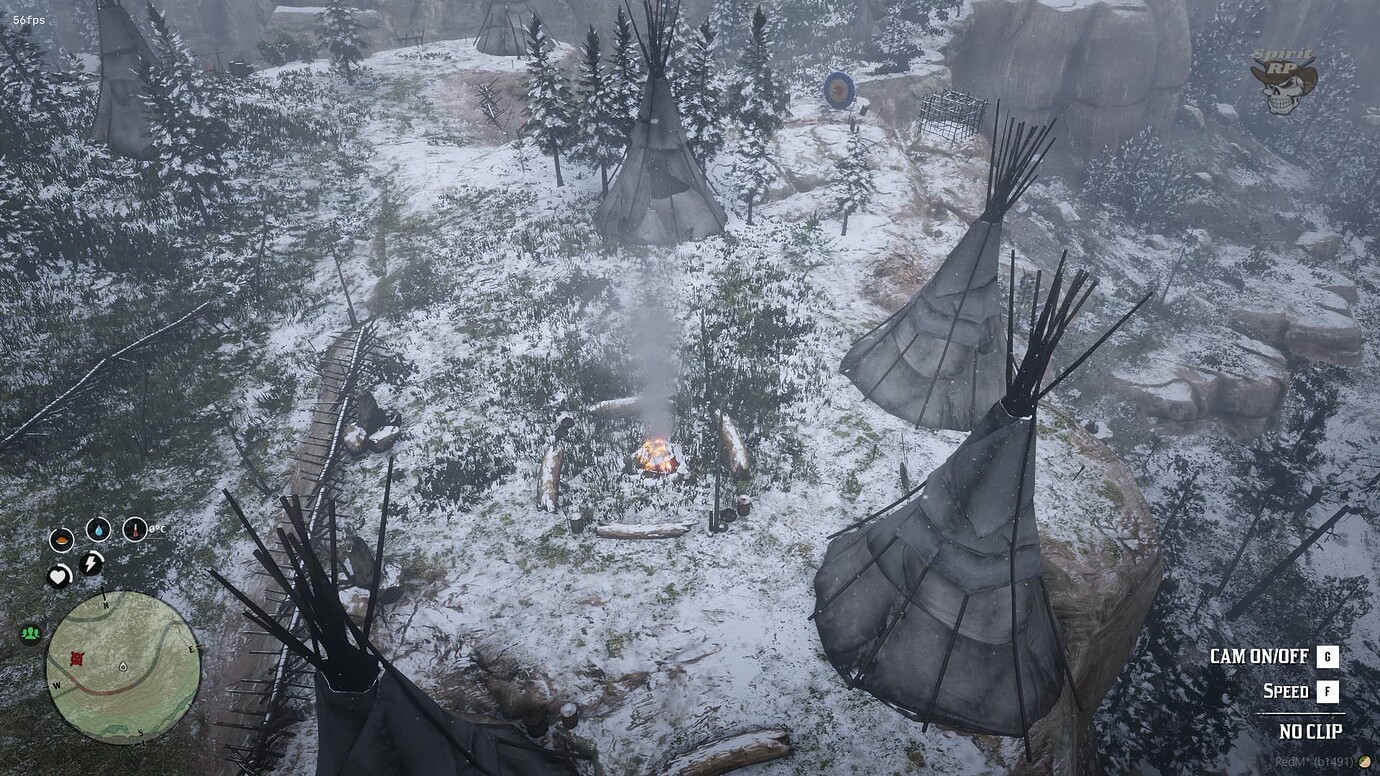Click the thermometer temperature icon
The width and height of the screenshot is (1380, 776).
pos(135,529)
